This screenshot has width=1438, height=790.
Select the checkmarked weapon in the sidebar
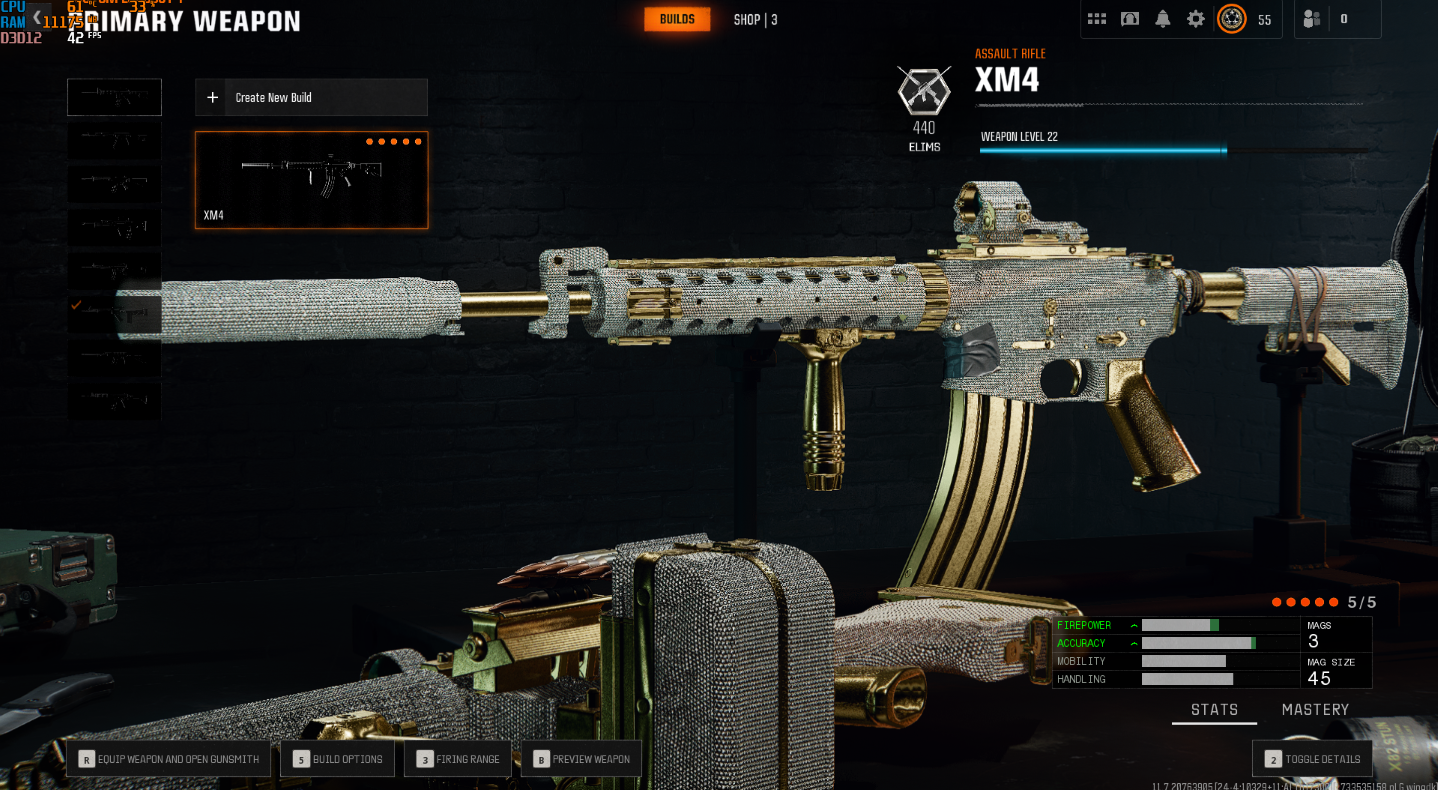114,315
